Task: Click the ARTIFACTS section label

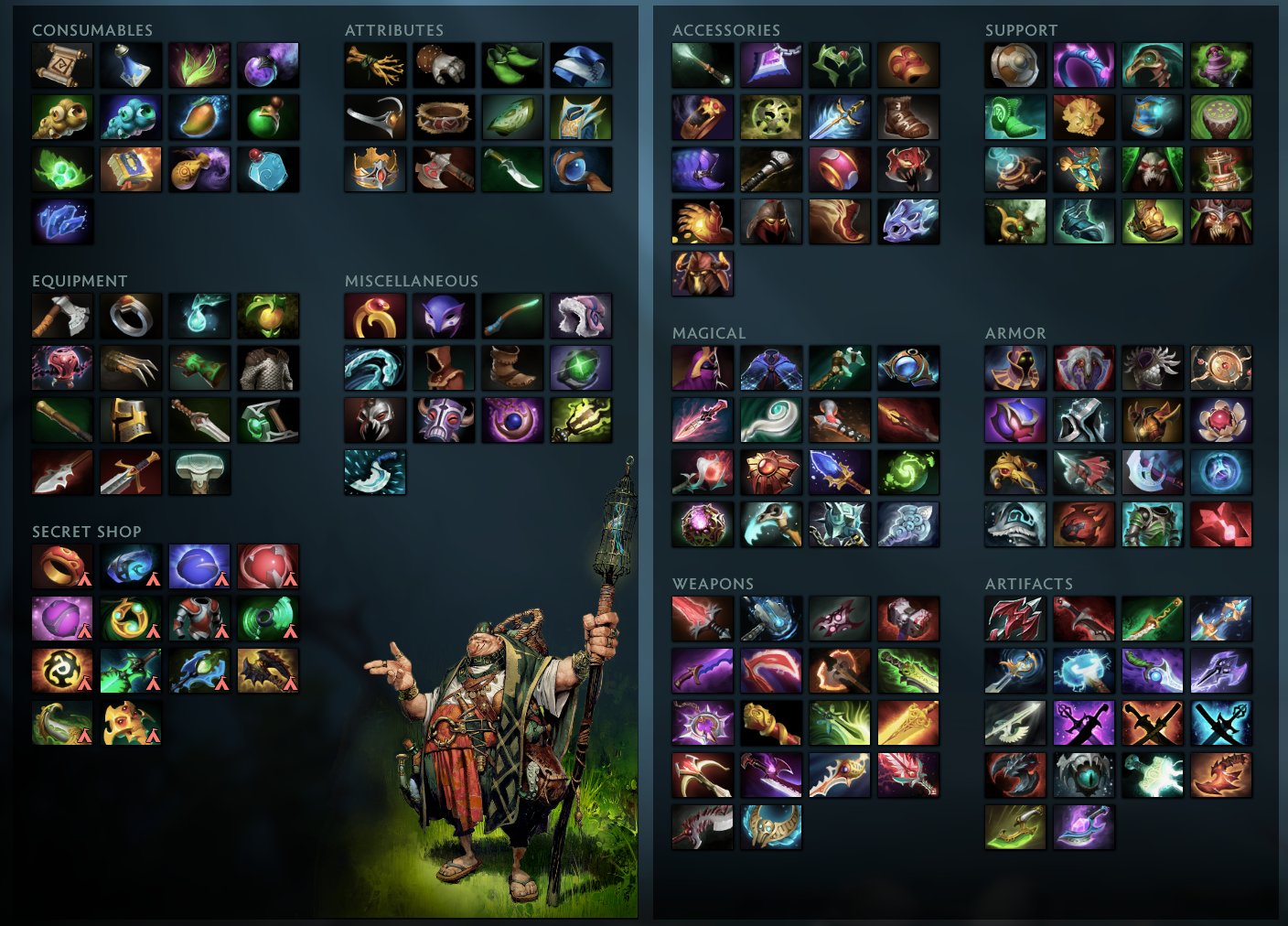Action: pos(1029,584)
